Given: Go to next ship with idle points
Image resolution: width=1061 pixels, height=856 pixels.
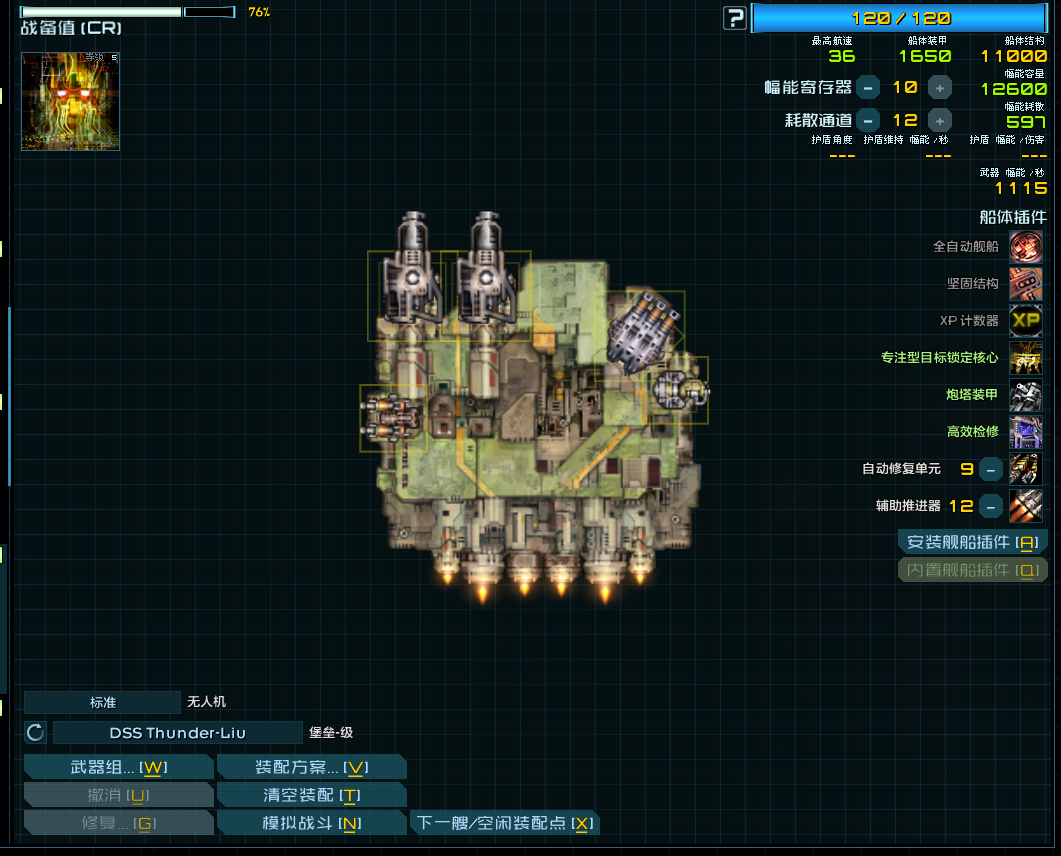Looking at the screenshot, I should 505,823.
